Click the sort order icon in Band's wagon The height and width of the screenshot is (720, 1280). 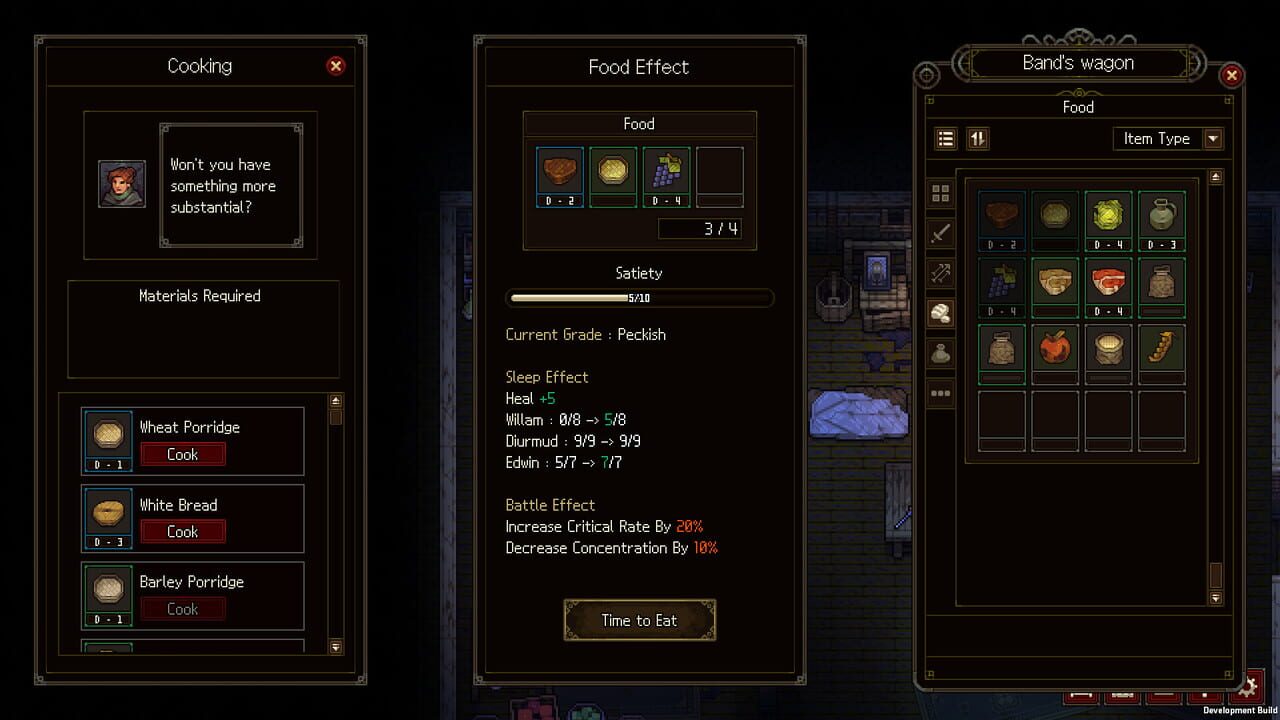(x=977, y=138)
